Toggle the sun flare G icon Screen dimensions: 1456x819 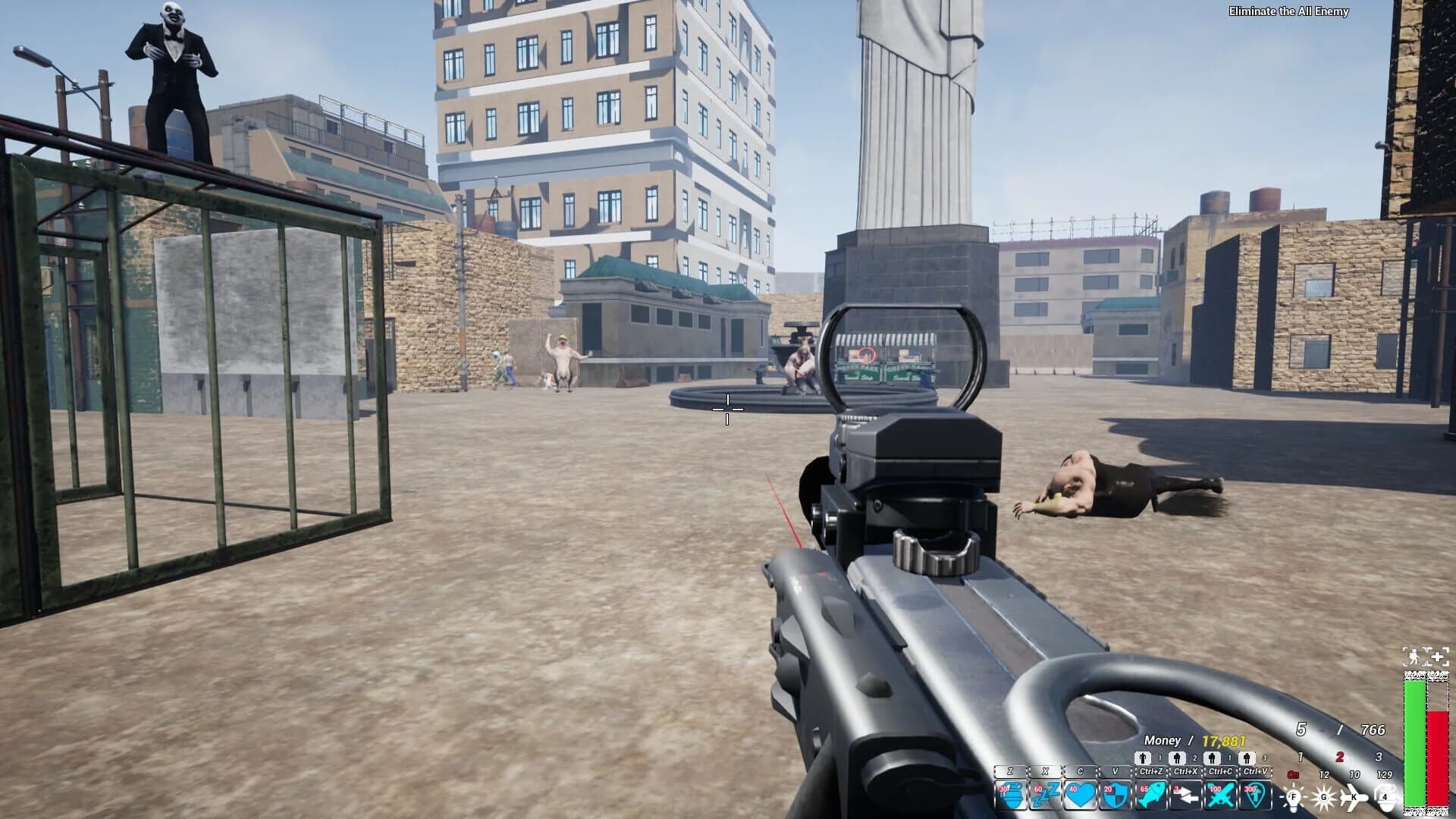pyautogui.click(x=1323, y=797)
